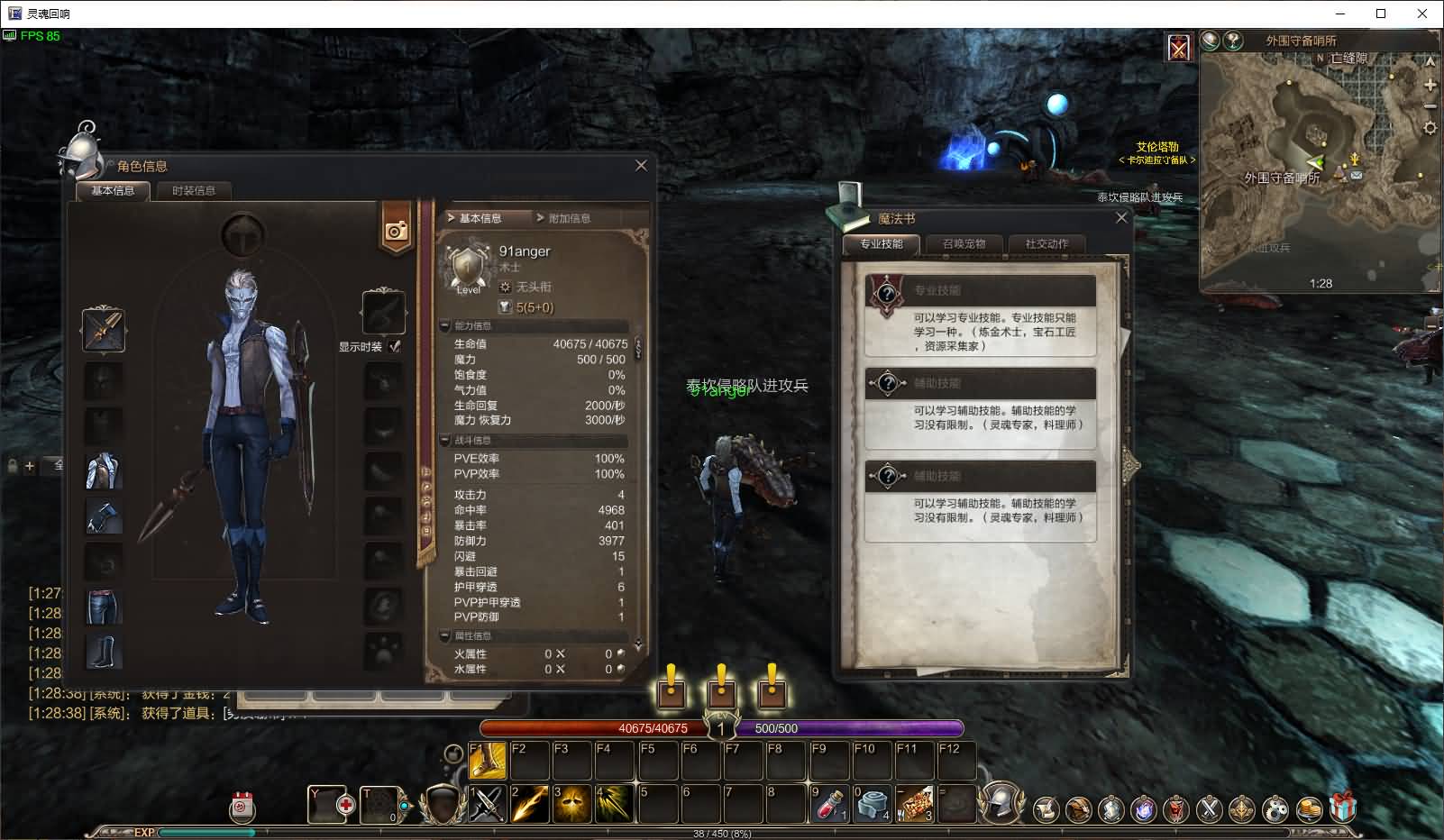This screenshot has width=1444, height=840.
Task: Open the gift box icon at bottom-right
Action: pyautogui.click(x=1342, y=808)
